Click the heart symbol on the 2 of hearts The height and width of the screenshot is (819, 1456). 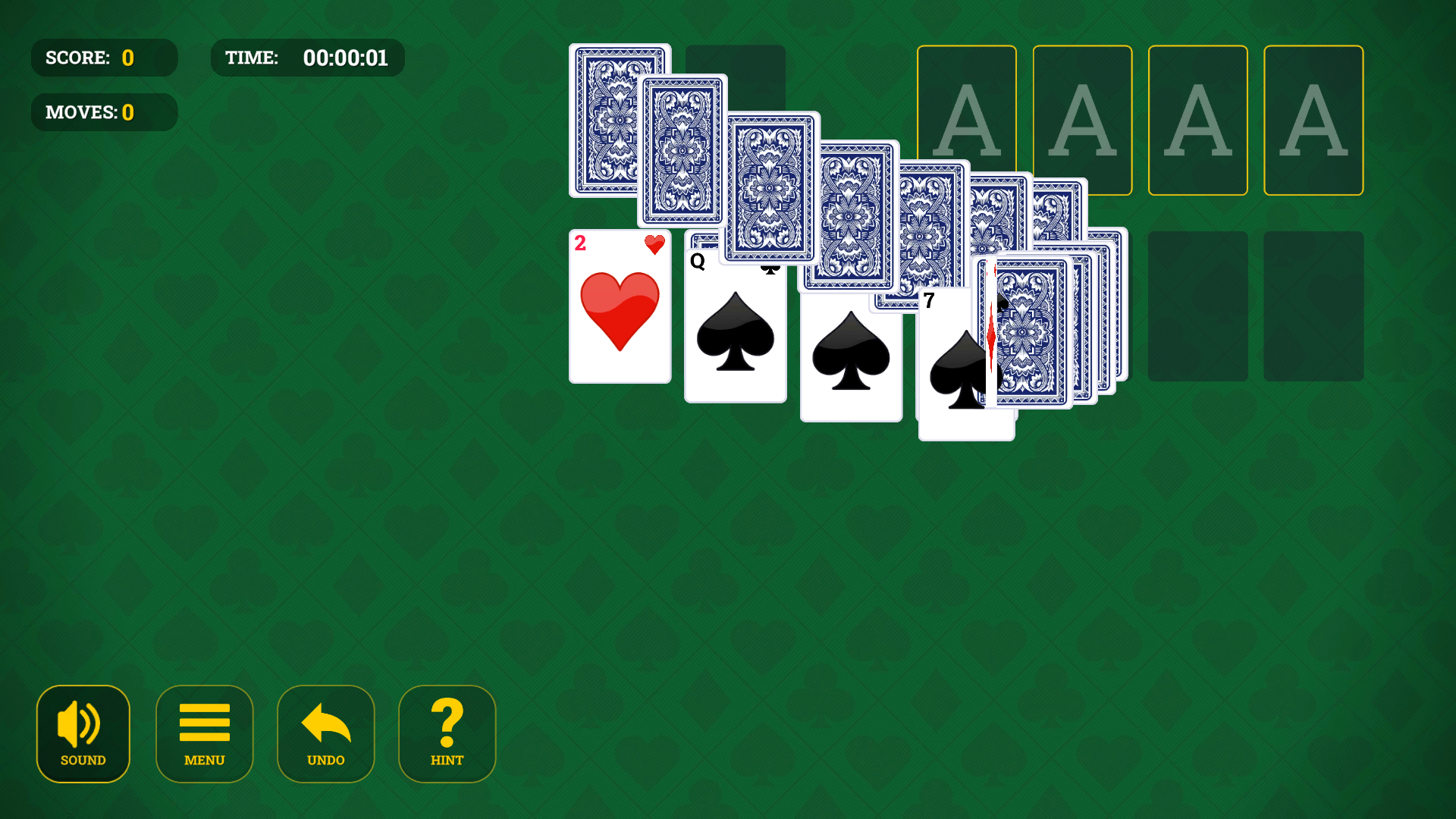(x=620, y=311)
